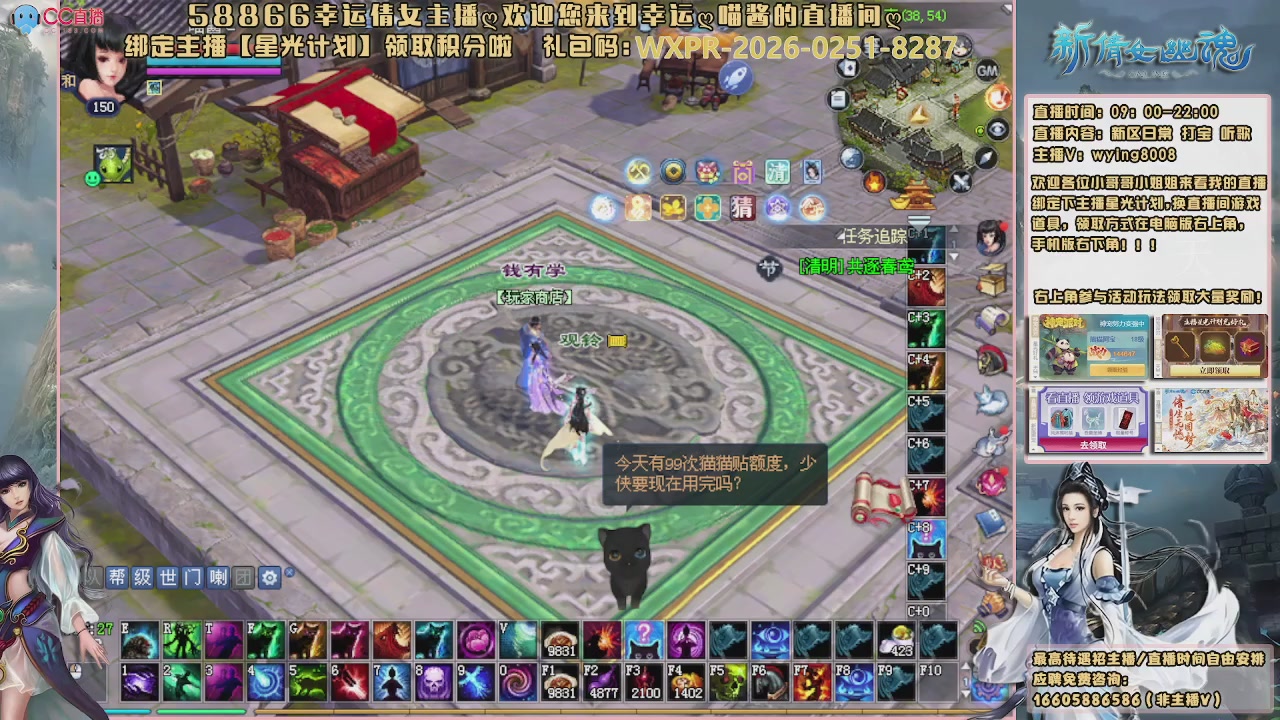
Task: Switch to the 喇 megaphone chat tab
Action: click(x=218, y=578)
